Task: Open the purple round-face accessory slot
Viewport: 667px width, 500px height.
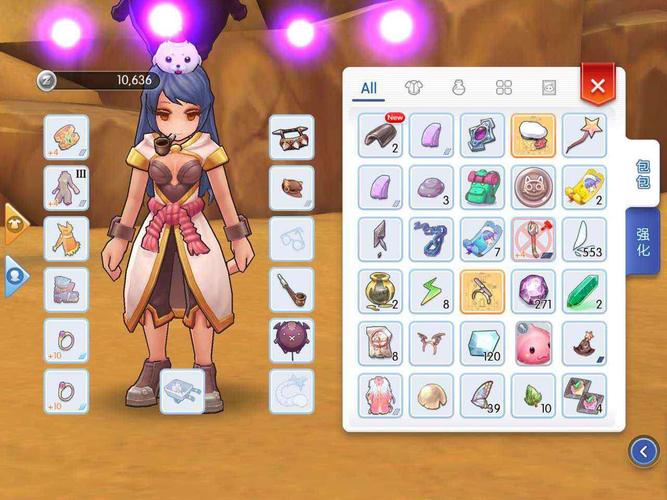Action: (291, 340)
